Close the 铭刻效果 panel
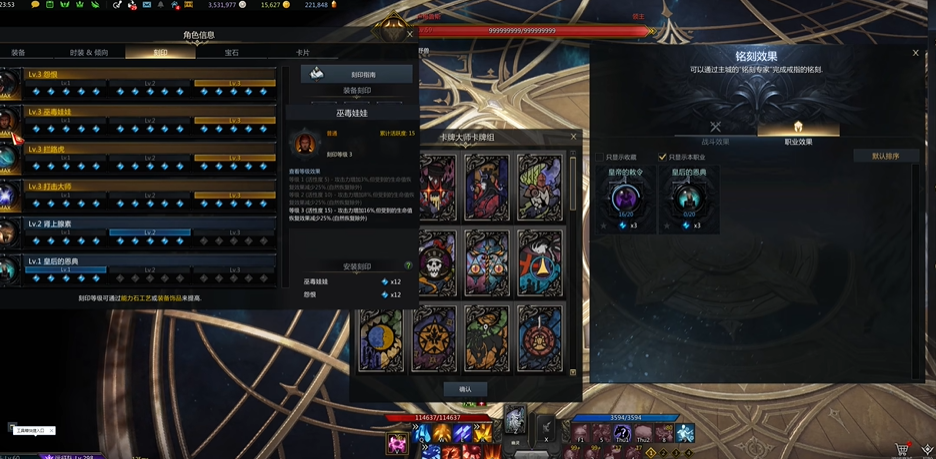936x459 pixels. [915, 53]
